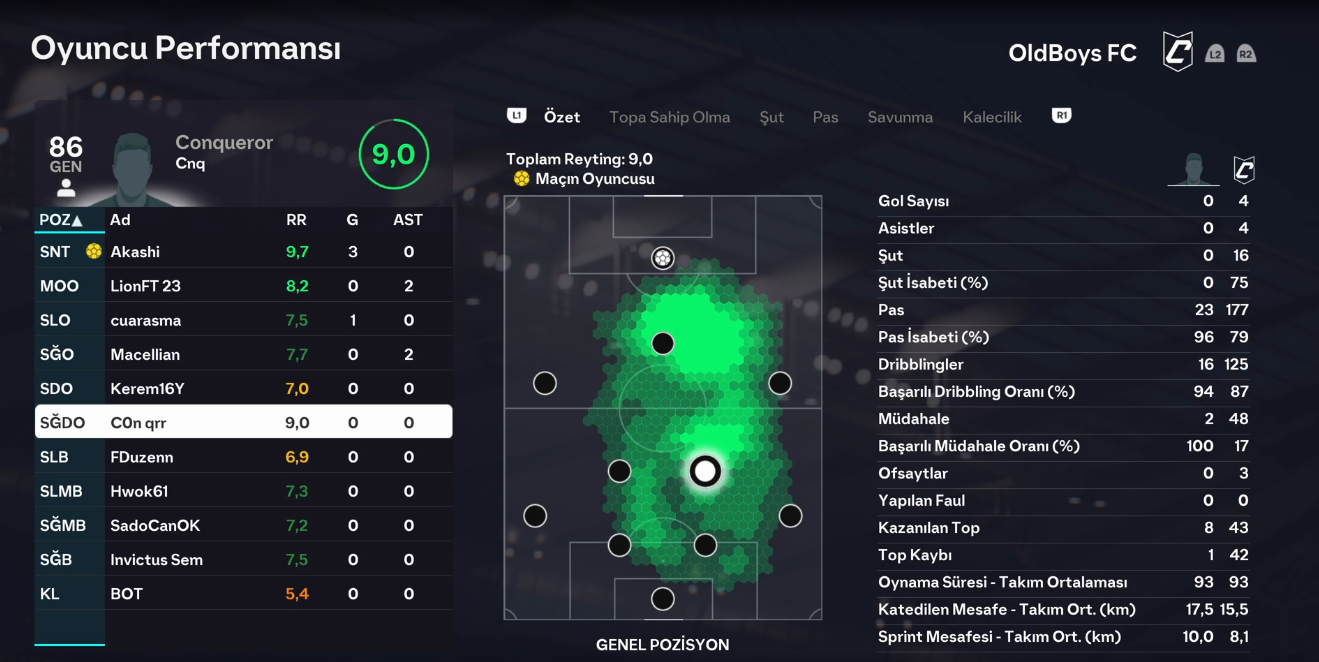Image resolution: width=1319 pixels, height=662 pixels.
Task: Sort the list by RR rating column
Action: (x=296, y=220)
